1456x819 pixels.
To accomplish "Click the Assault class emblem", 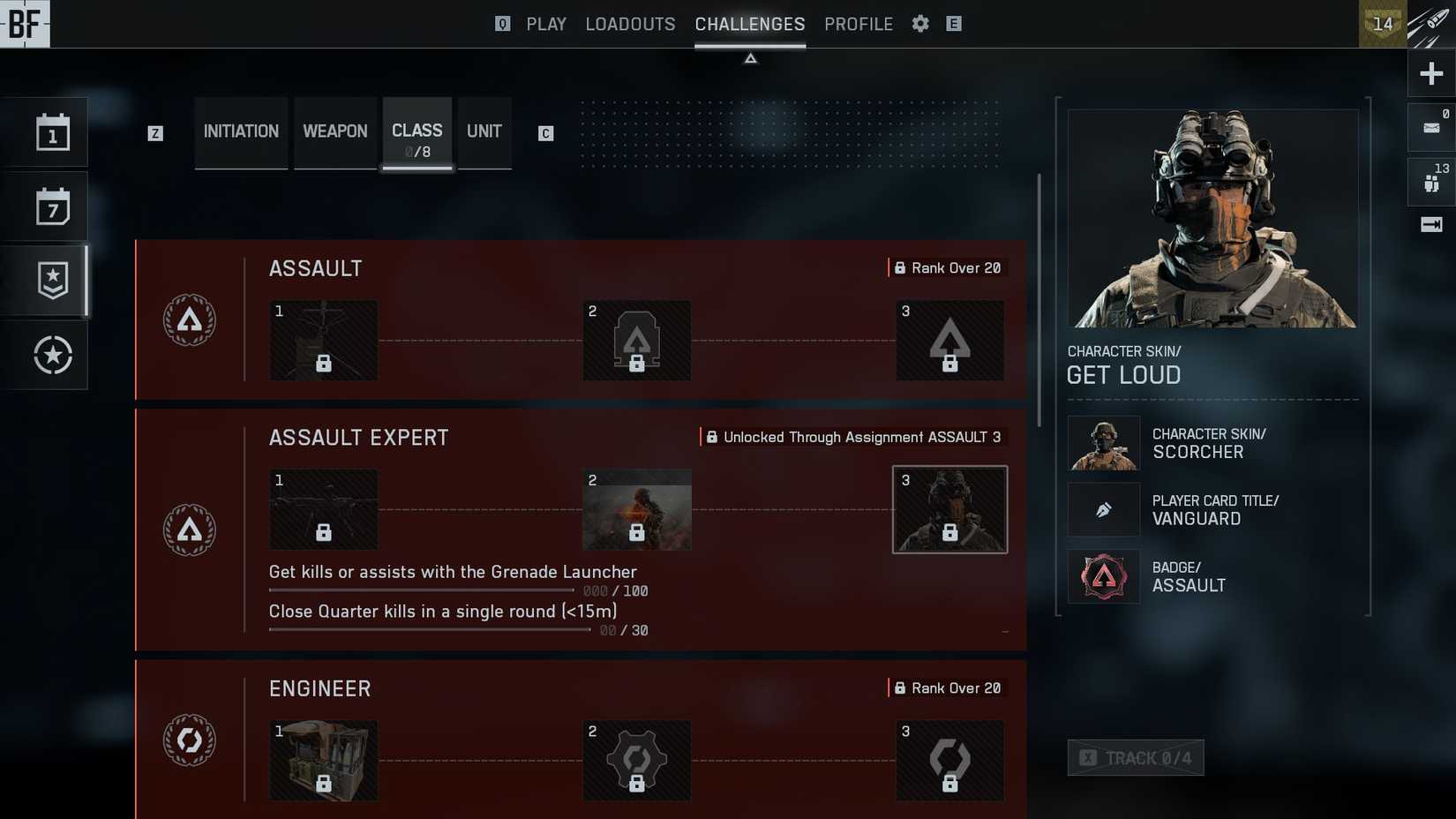I will click(x=189, y=319).
